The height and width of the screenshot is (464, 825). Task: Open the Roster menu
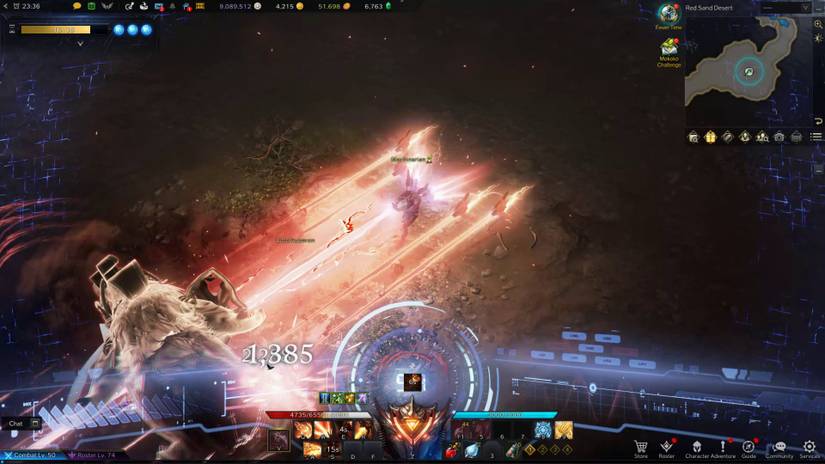(x=667, y=447)
